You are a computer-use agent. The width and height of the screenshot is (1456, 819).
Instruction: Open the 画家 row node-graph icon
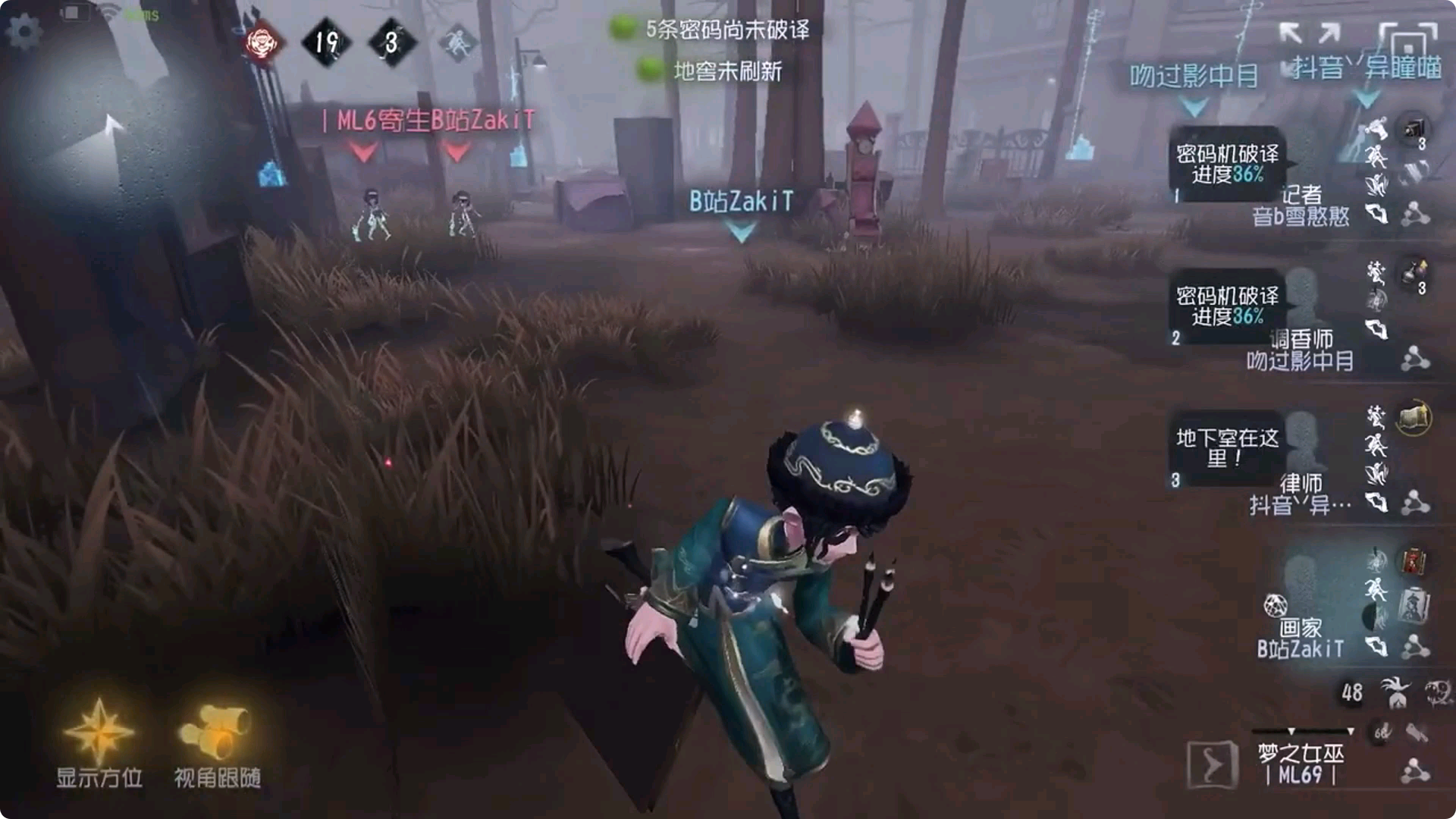click(1415, 647)
